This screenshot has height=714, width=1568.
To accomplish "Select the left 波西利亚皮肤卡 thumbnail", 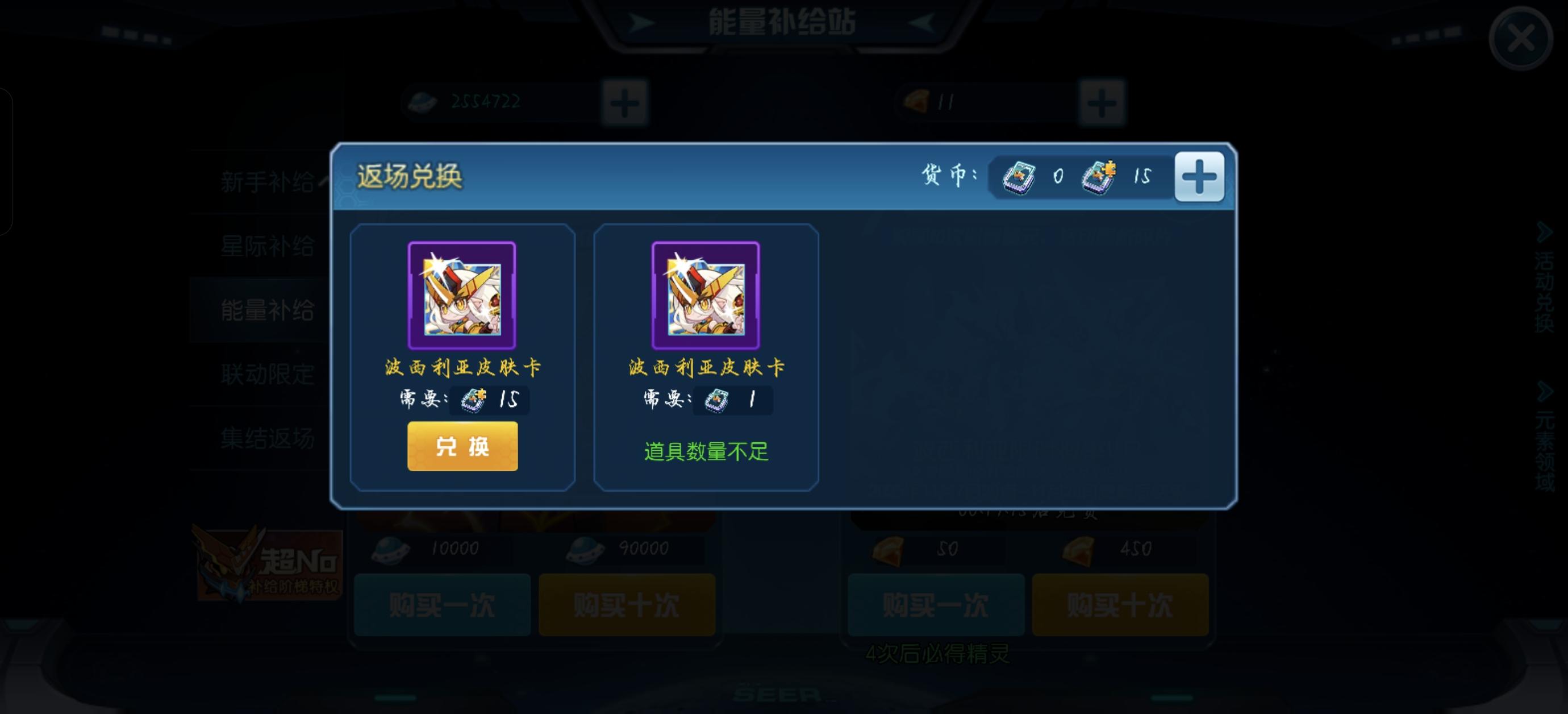I will click(x=461, y=296).
